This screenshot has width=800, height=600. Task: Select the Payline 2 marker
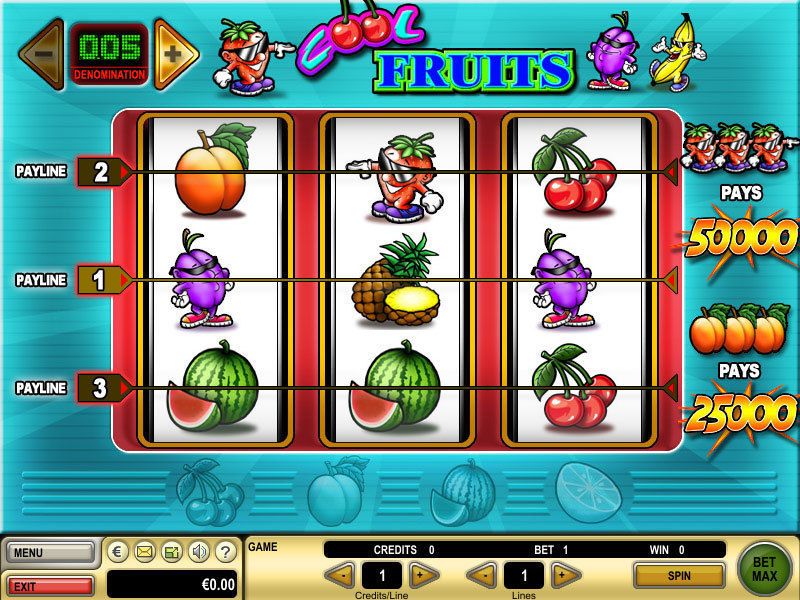tap(101, 172)
